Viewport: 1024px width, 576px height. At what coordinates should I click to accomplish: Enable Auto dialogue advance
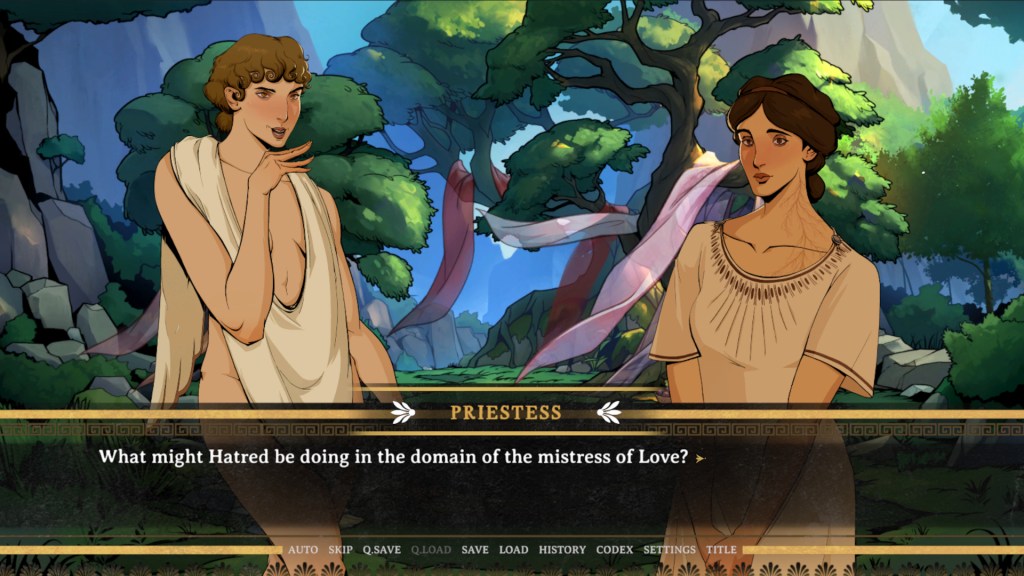303,550
